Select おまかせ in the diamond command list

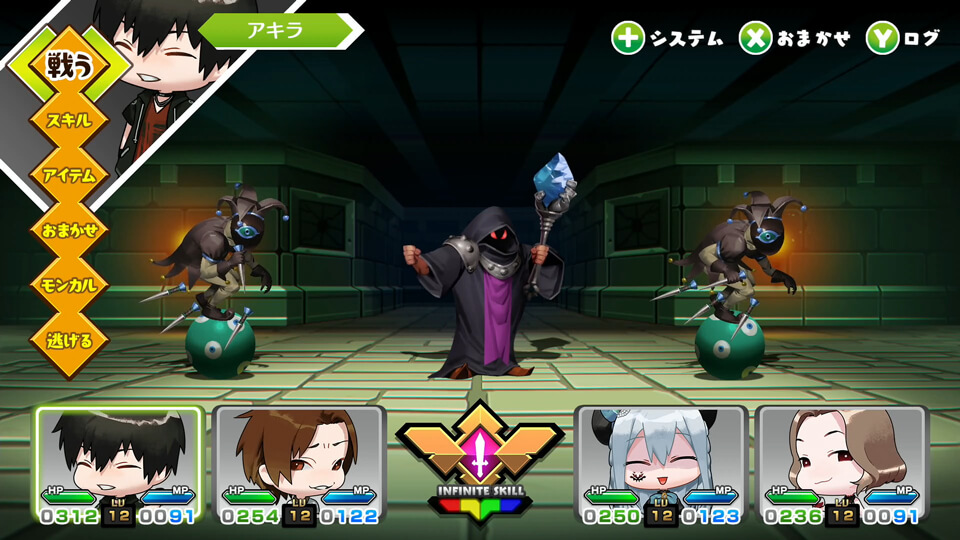69,230
